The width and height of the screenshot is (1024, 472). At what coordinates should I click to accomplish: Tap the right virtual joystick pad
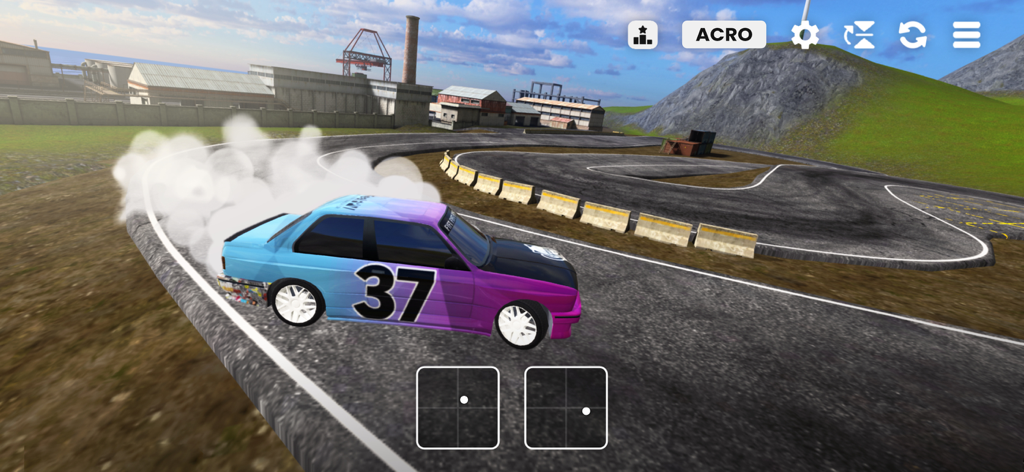(x=566, y=407)
